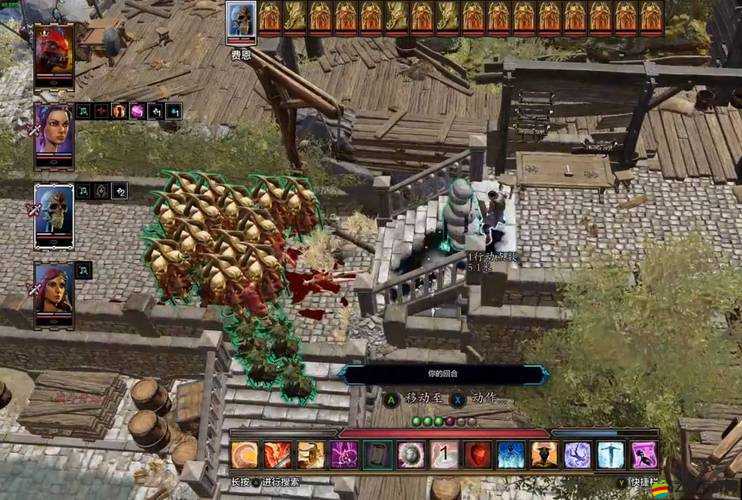The width and height of the screenshot is (742, 500).
Task: Activate the magenta skill at hotbar's end
Action: (x=644, y=455)
